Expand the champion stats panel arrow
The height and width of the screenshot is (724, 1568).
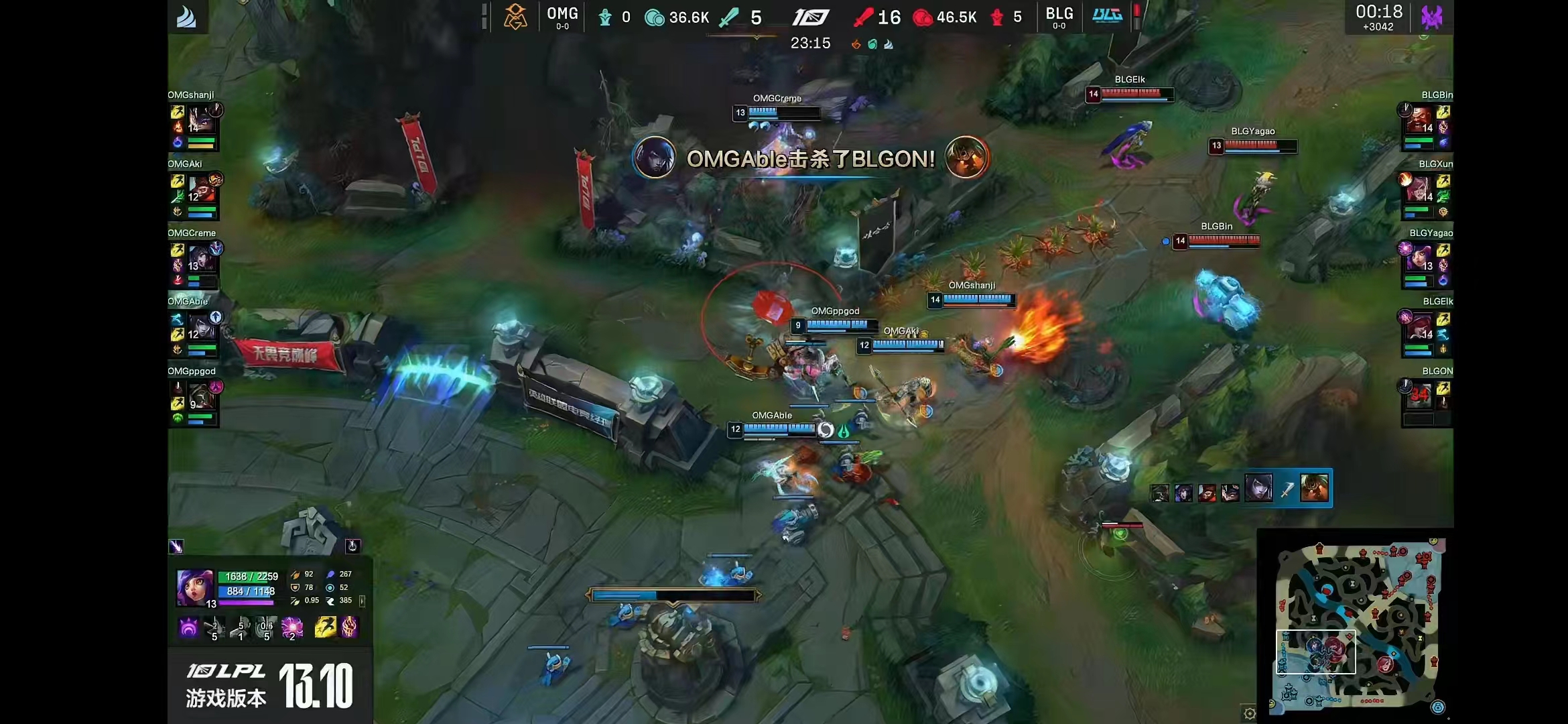coord(362,601)
